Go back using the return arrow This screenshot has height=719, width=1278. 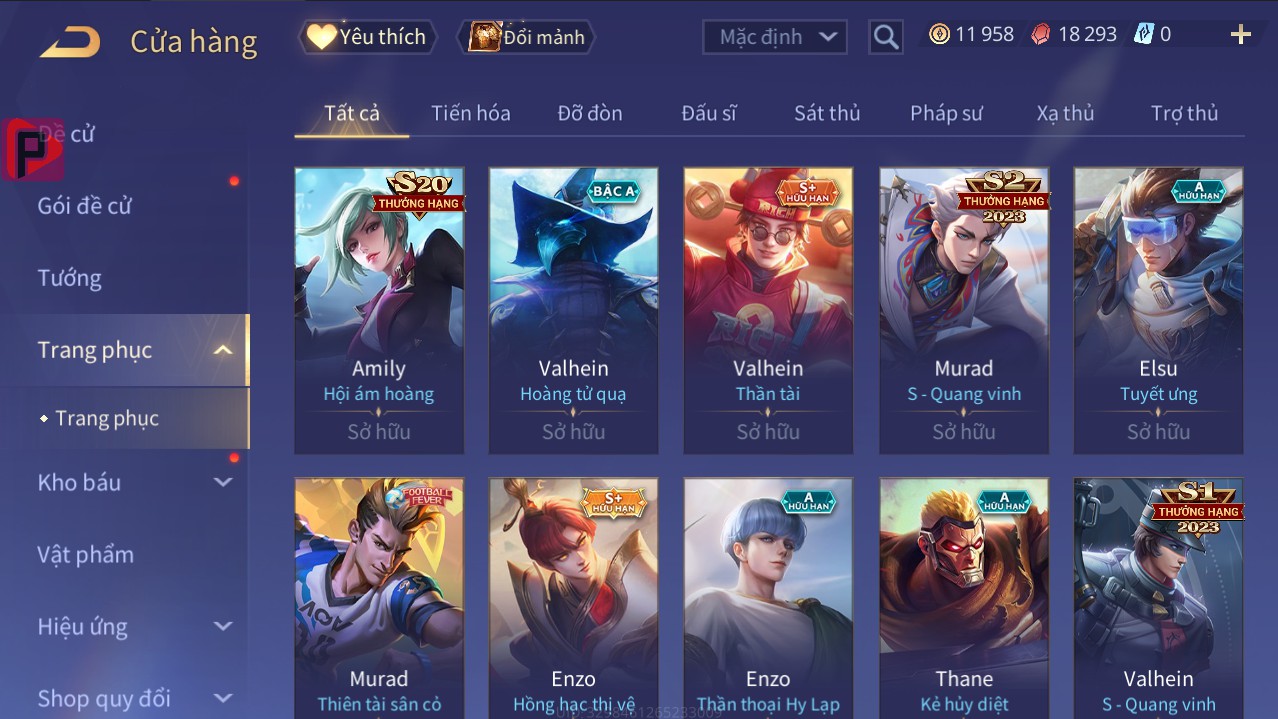coord(70,42)
